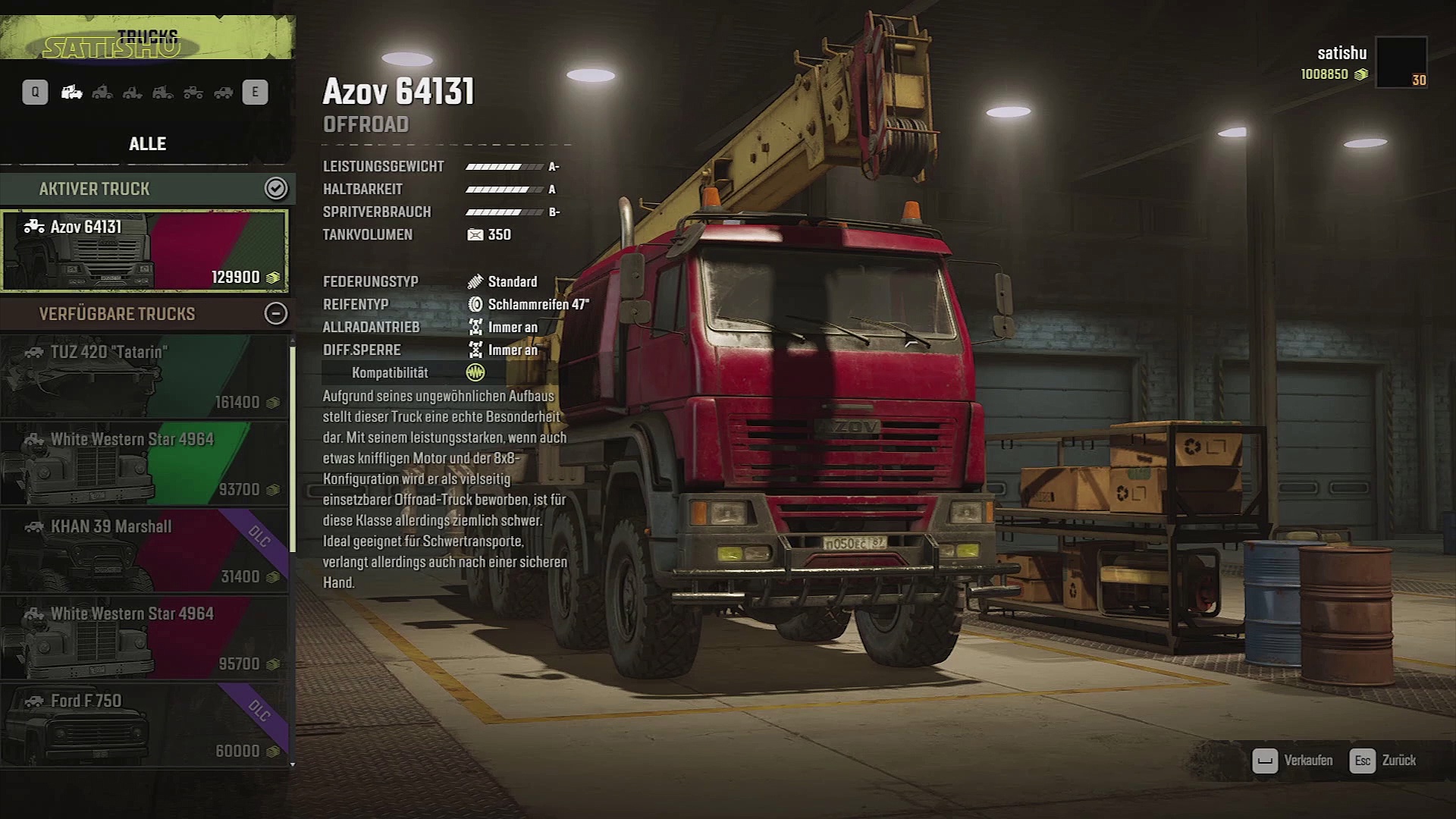Open the satishu player profile avatar
The width and height of the screenshot is (1456, 819).
(1401, 62)
